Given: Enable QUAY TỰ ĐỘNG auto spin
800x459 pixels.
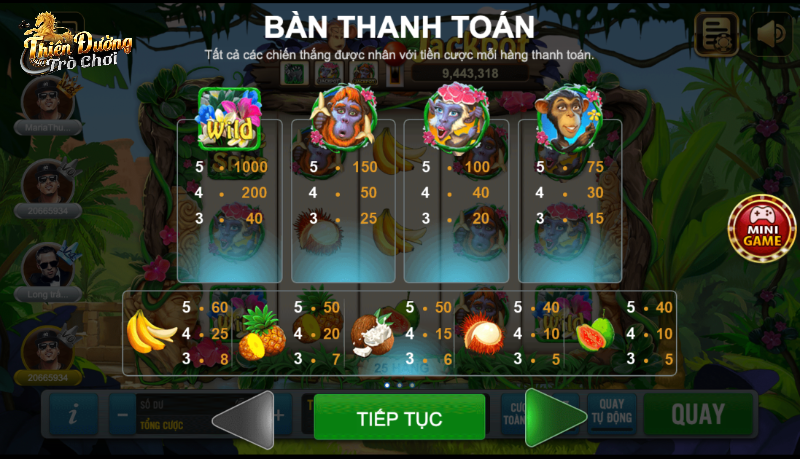Looking at the screenshot, I should point(611,412).
